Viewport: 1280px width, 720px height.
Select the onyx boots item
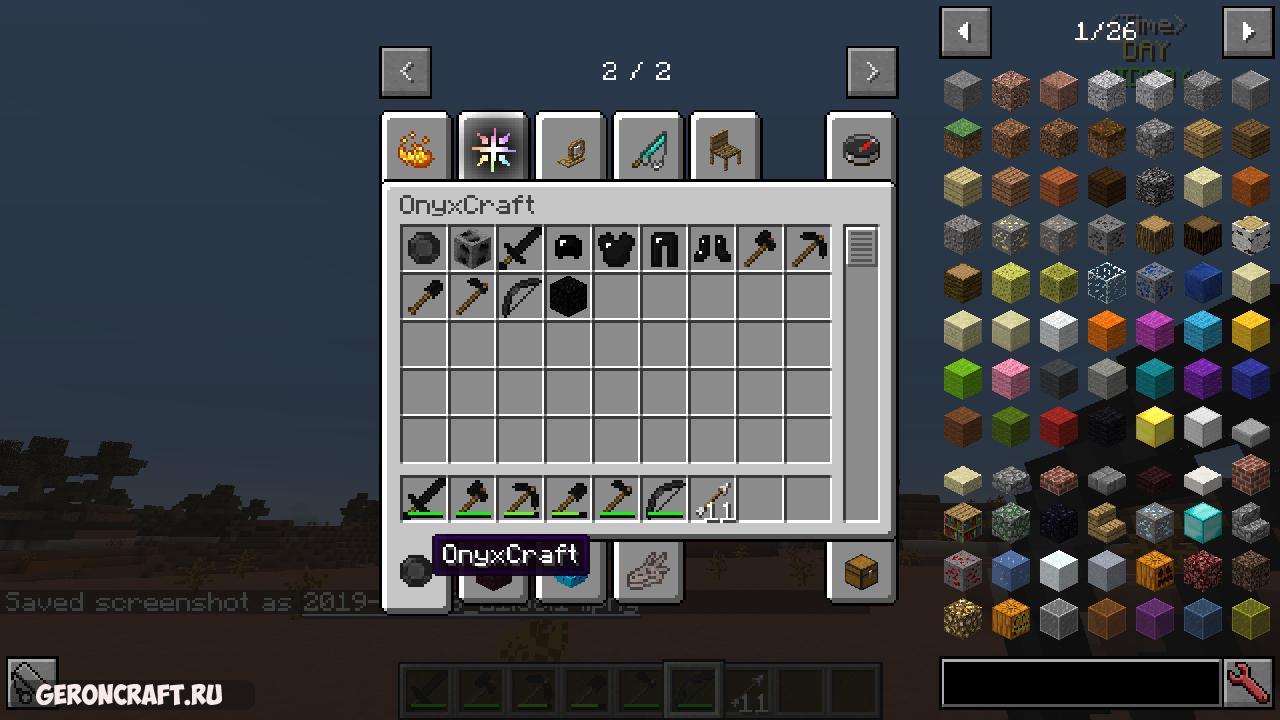pos(712,249)
